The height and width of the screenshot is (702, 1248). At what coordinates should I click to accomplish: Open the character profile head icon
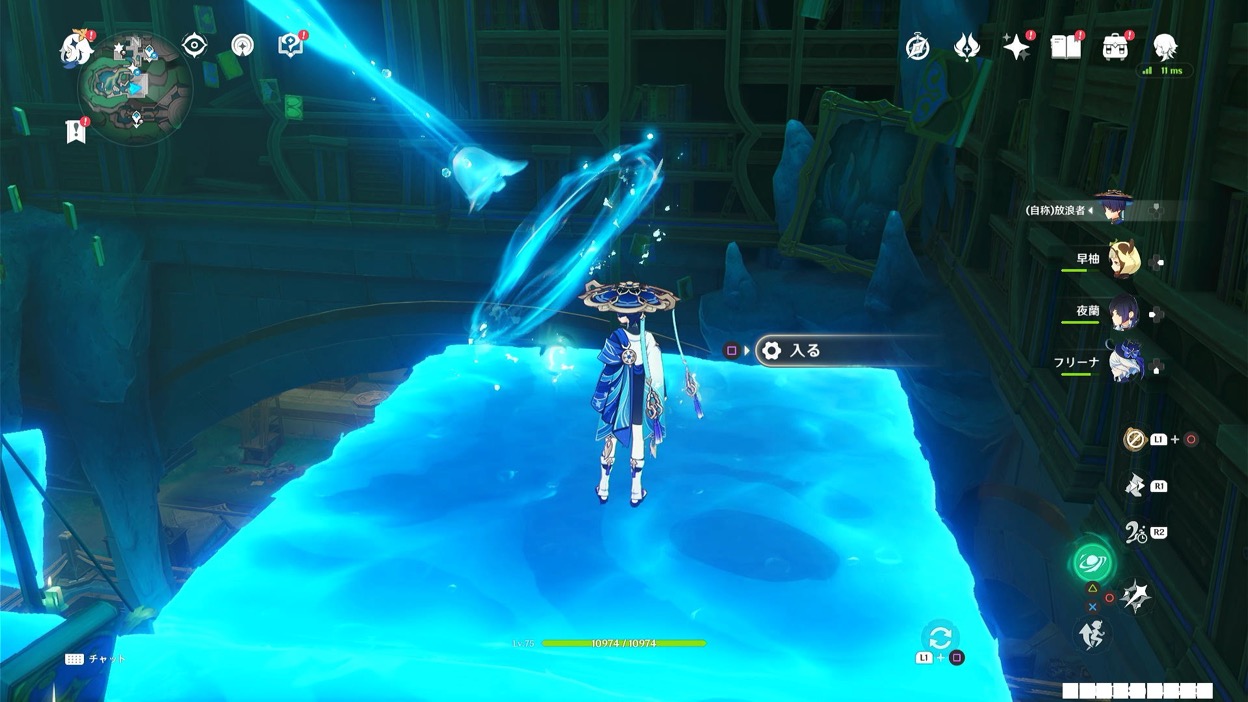tap(1165, 46)
